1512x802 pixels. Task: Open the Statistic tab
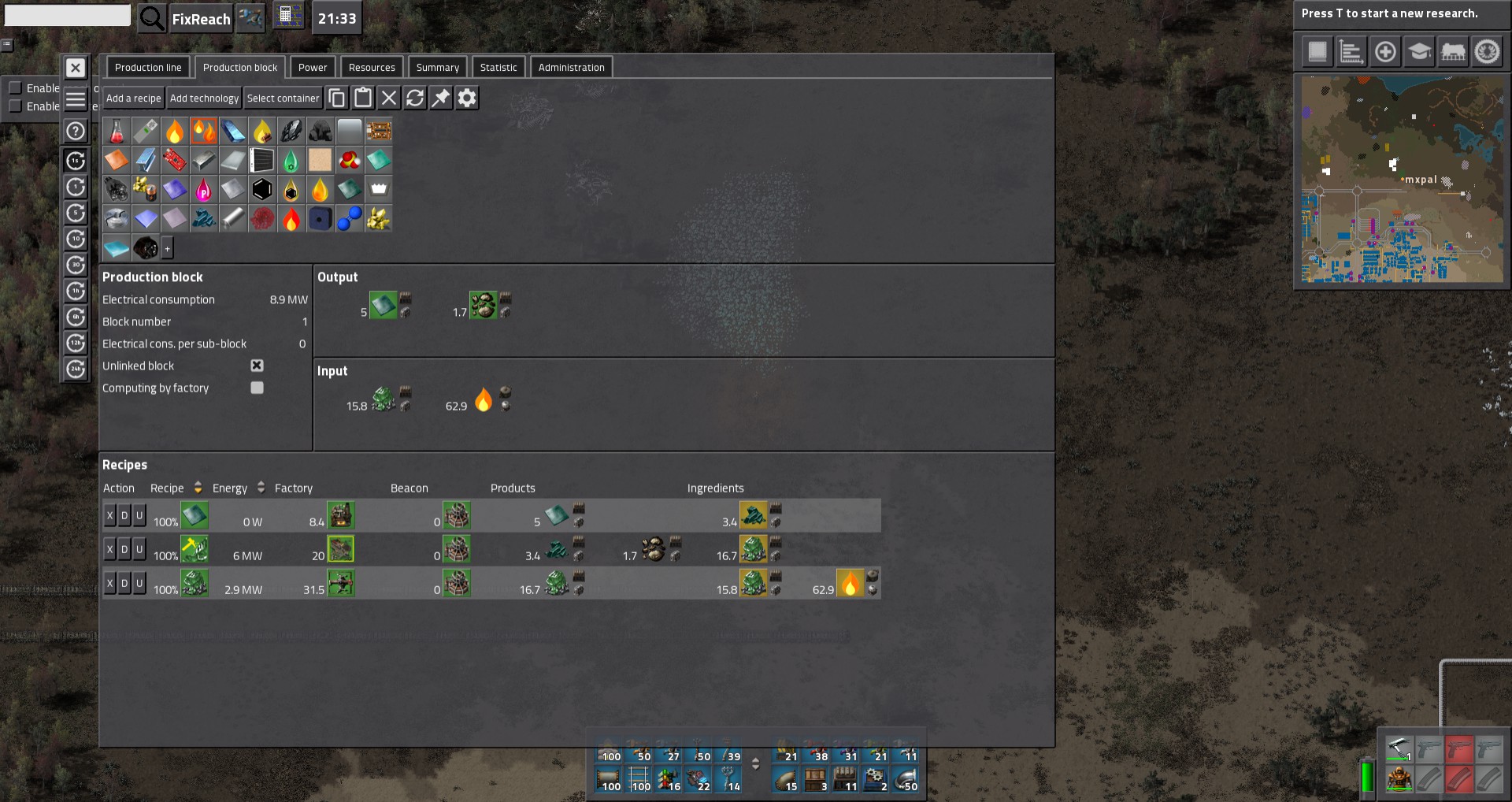(498, 68)
